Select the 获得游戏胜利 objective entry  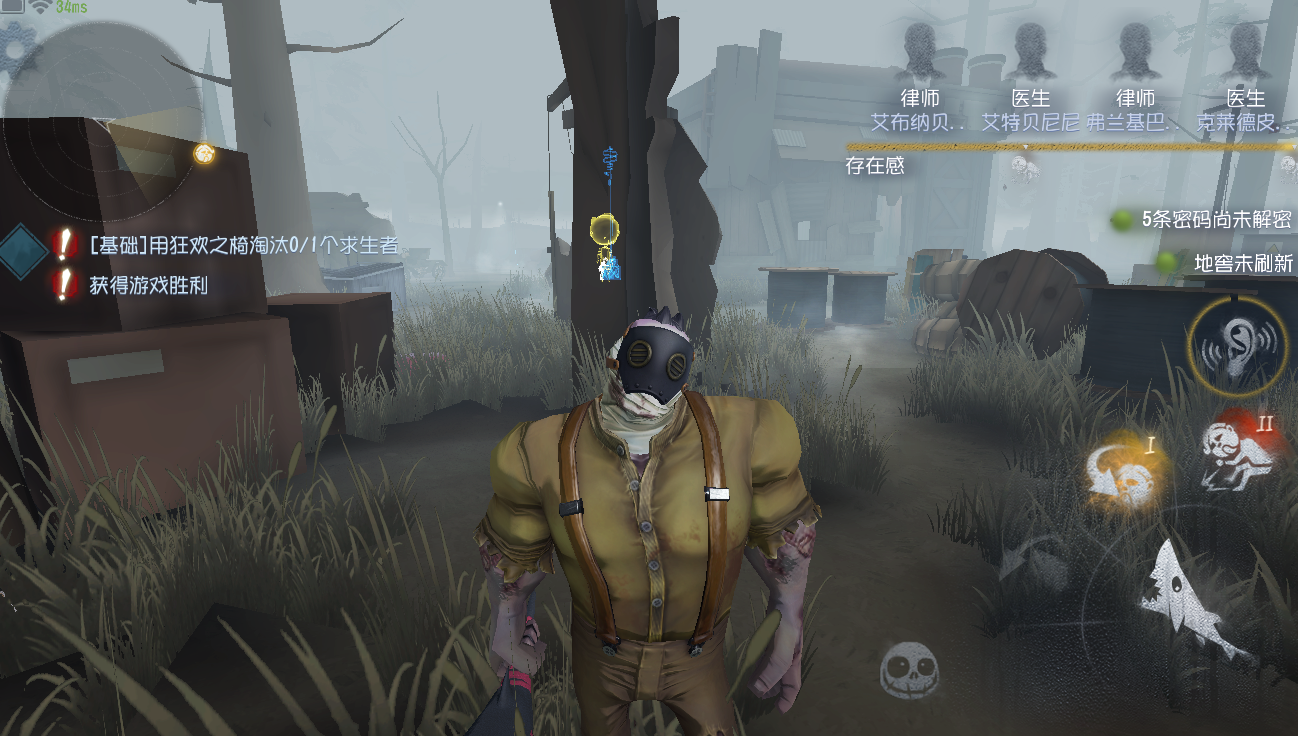148,285
